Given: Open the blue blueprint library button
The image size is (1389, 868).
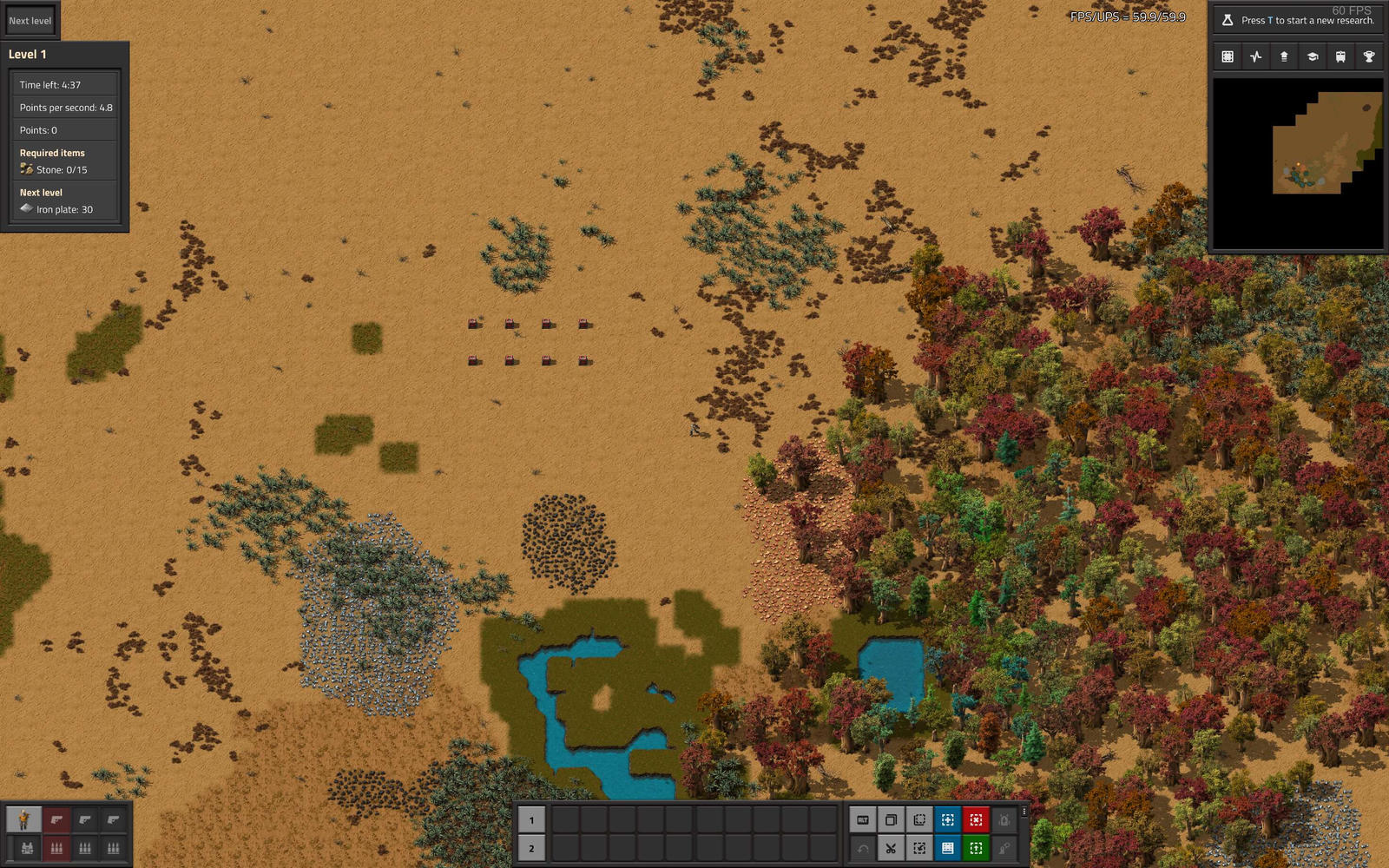Looking at the screenshot, I should pos(947,848).
